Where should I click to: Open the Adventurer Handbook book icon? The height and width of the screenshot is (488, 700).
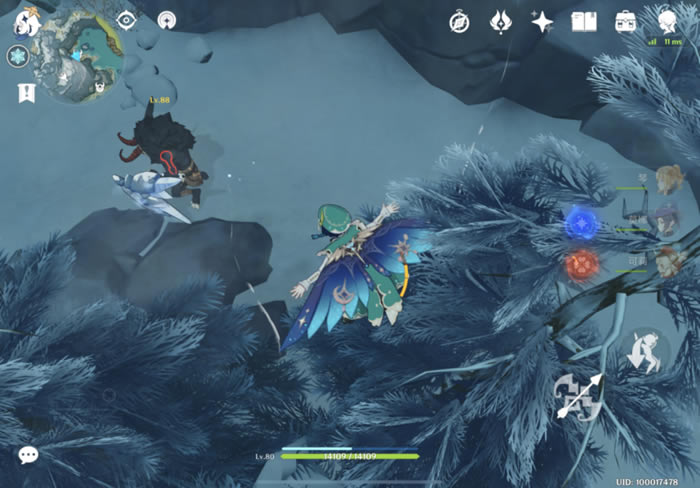583,22
